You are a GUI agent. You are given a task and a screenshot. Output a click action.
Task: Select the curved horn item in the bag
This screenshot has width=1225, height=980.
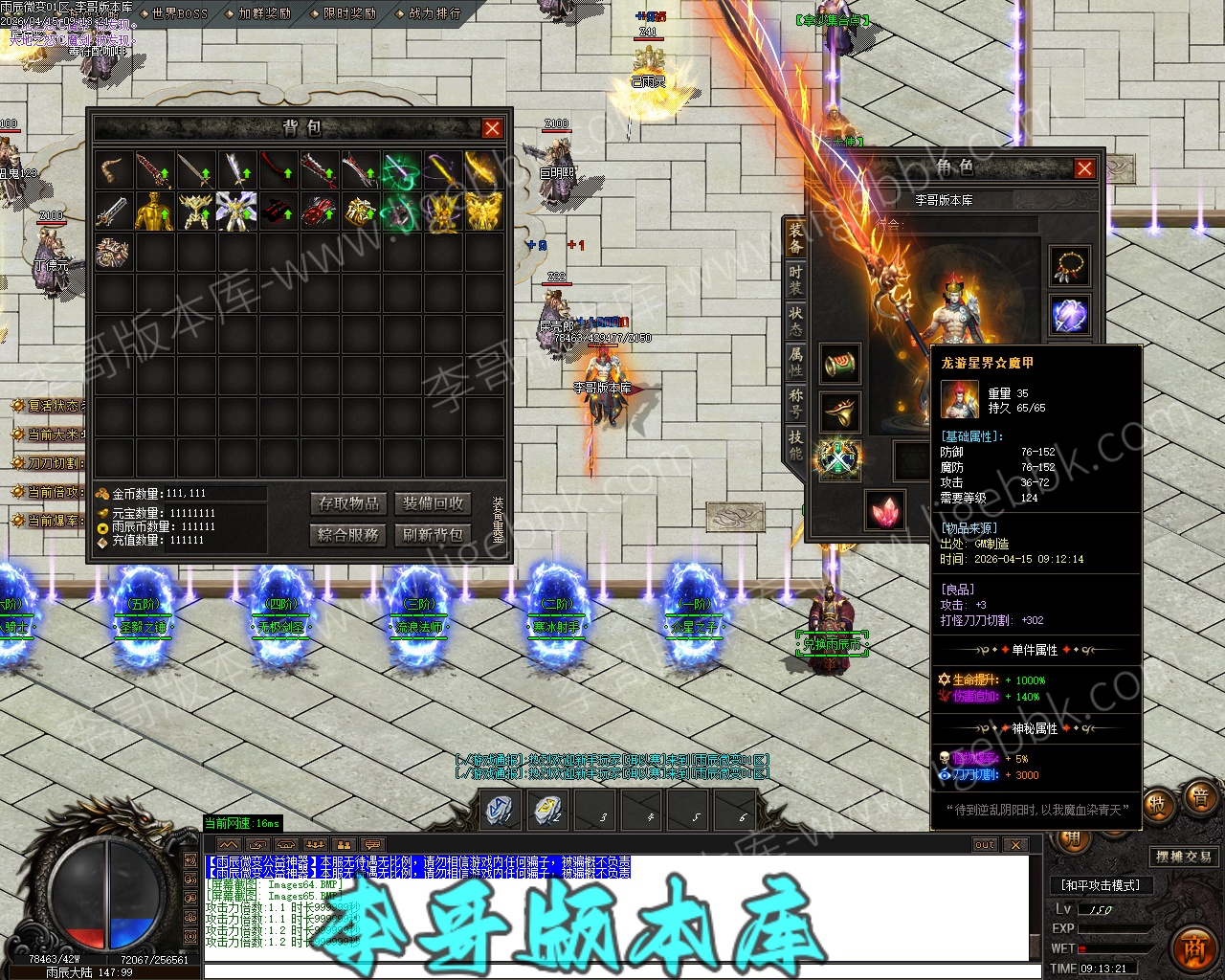(113, 170)
